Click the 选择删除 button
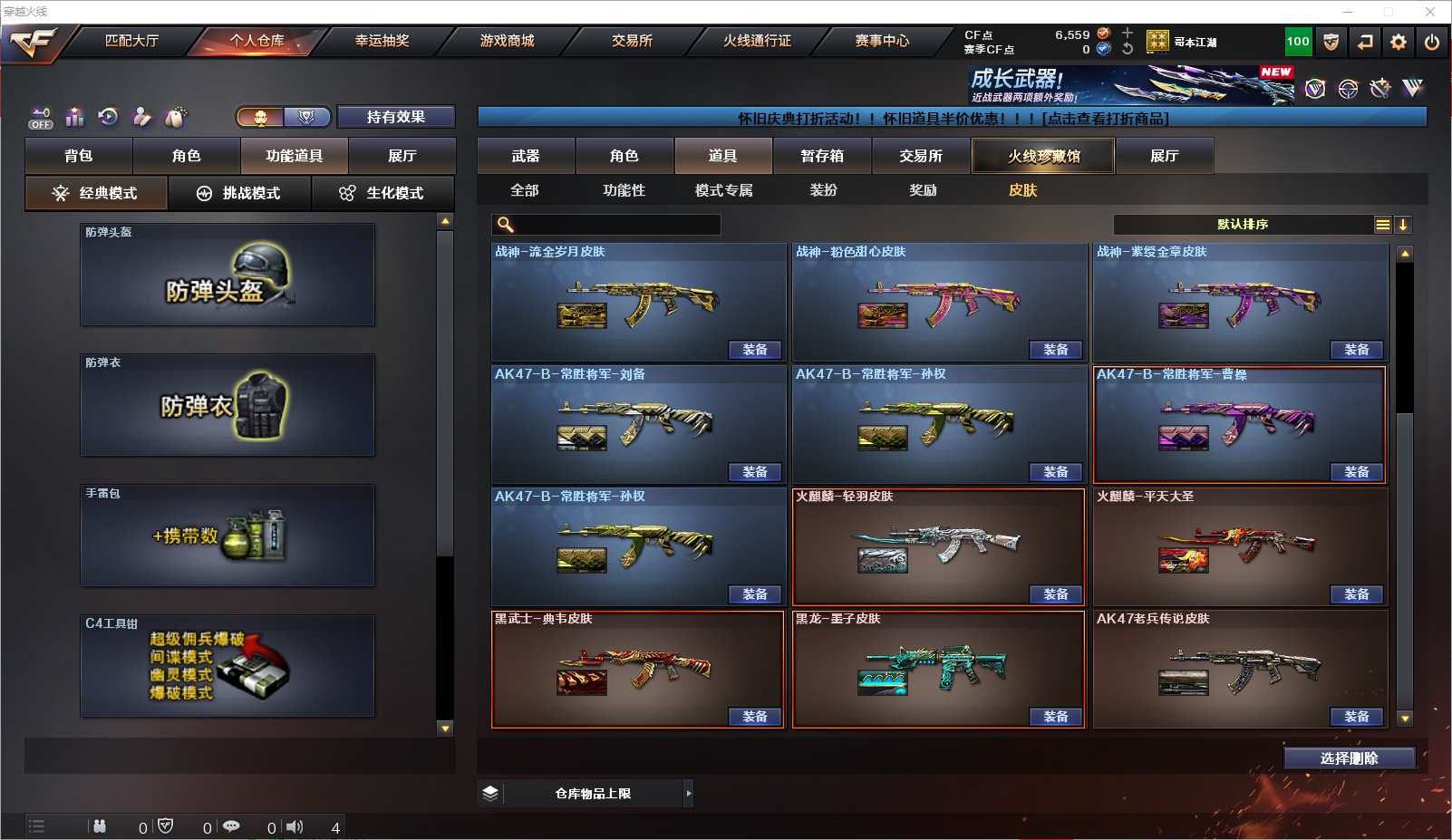Screen dimensions: 1452x840 tap(1349, 758)
